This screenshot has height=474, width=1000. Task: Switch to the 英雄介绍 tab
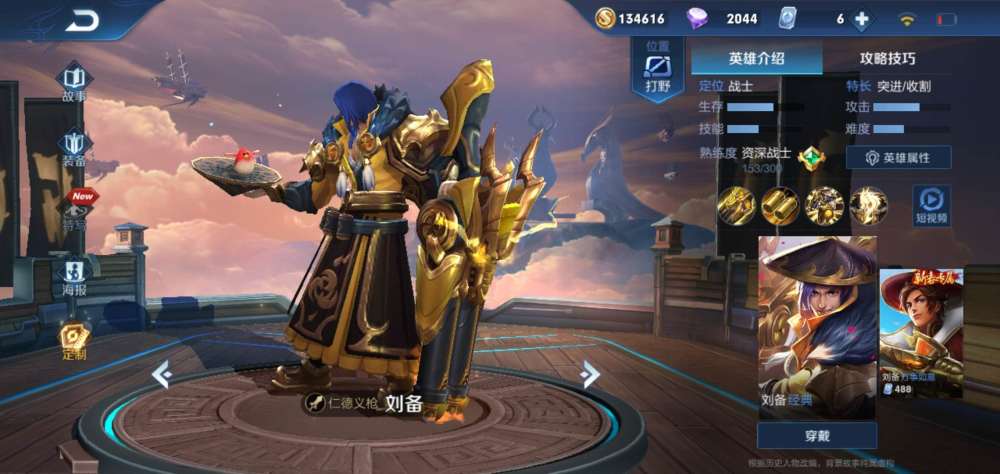(x=756, y=58)
